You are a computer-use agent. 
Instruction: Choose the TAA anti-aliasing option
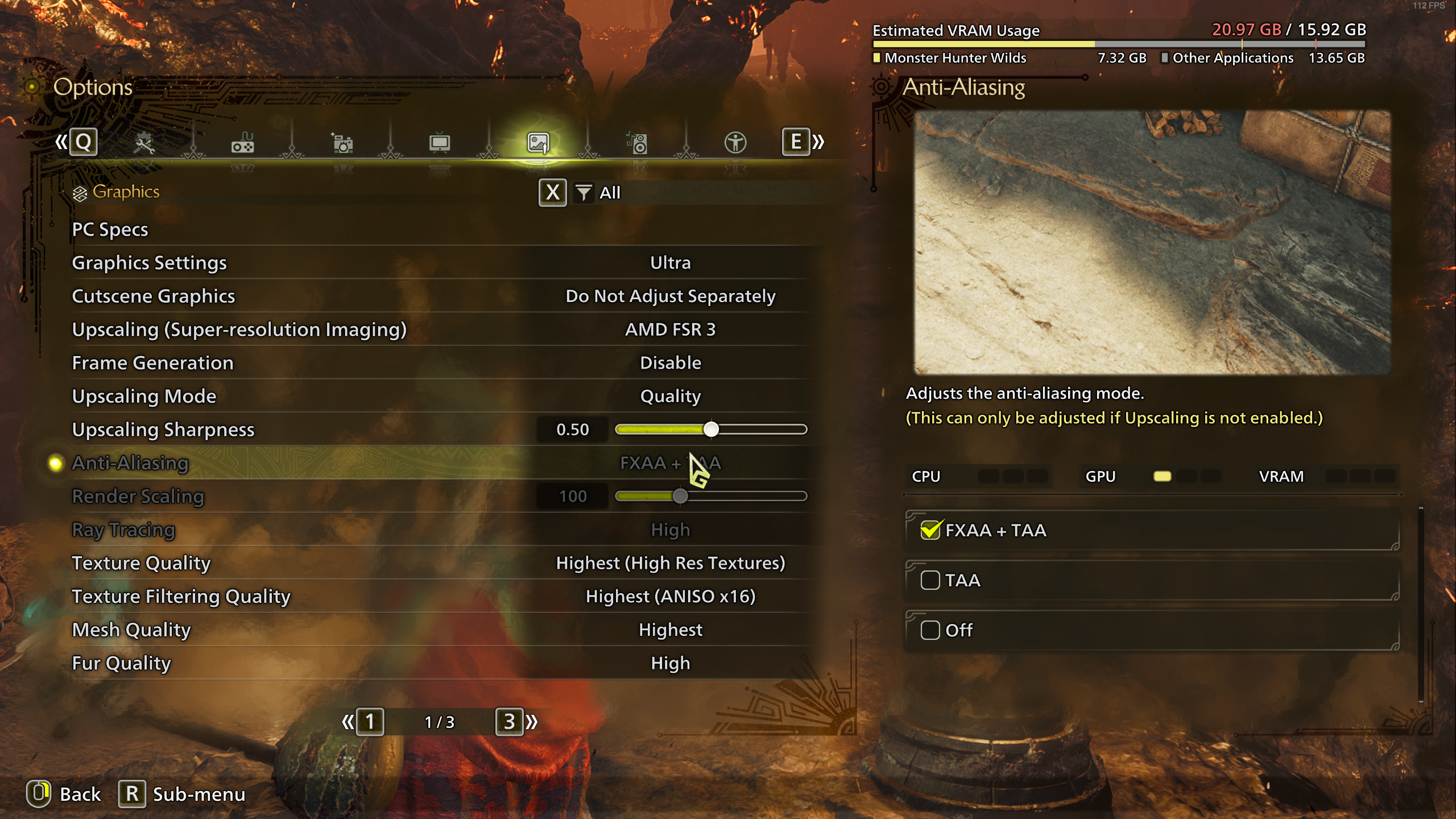pyautogui.click(x=930, y=581)
